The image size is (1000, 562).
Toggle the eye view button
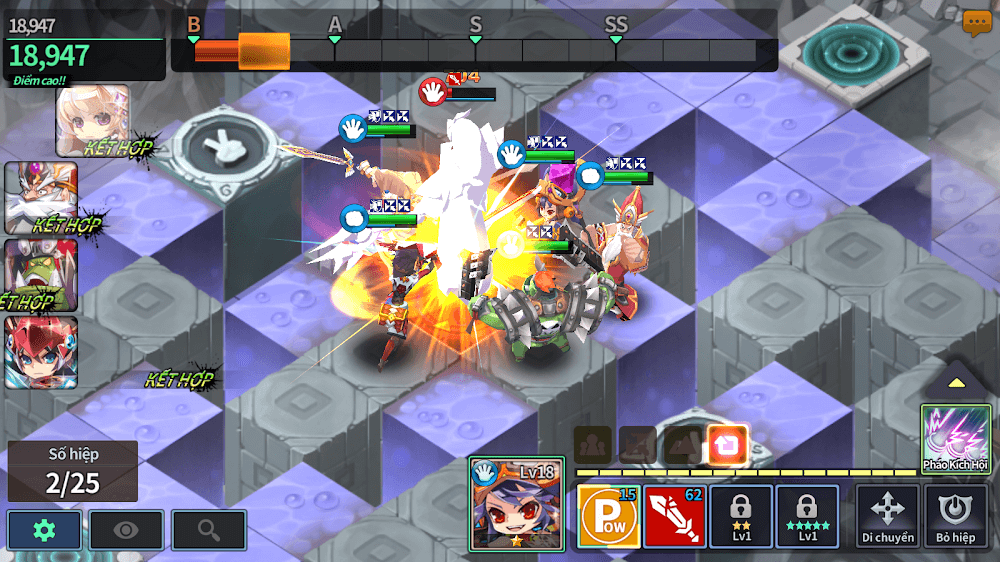(126, 530)
